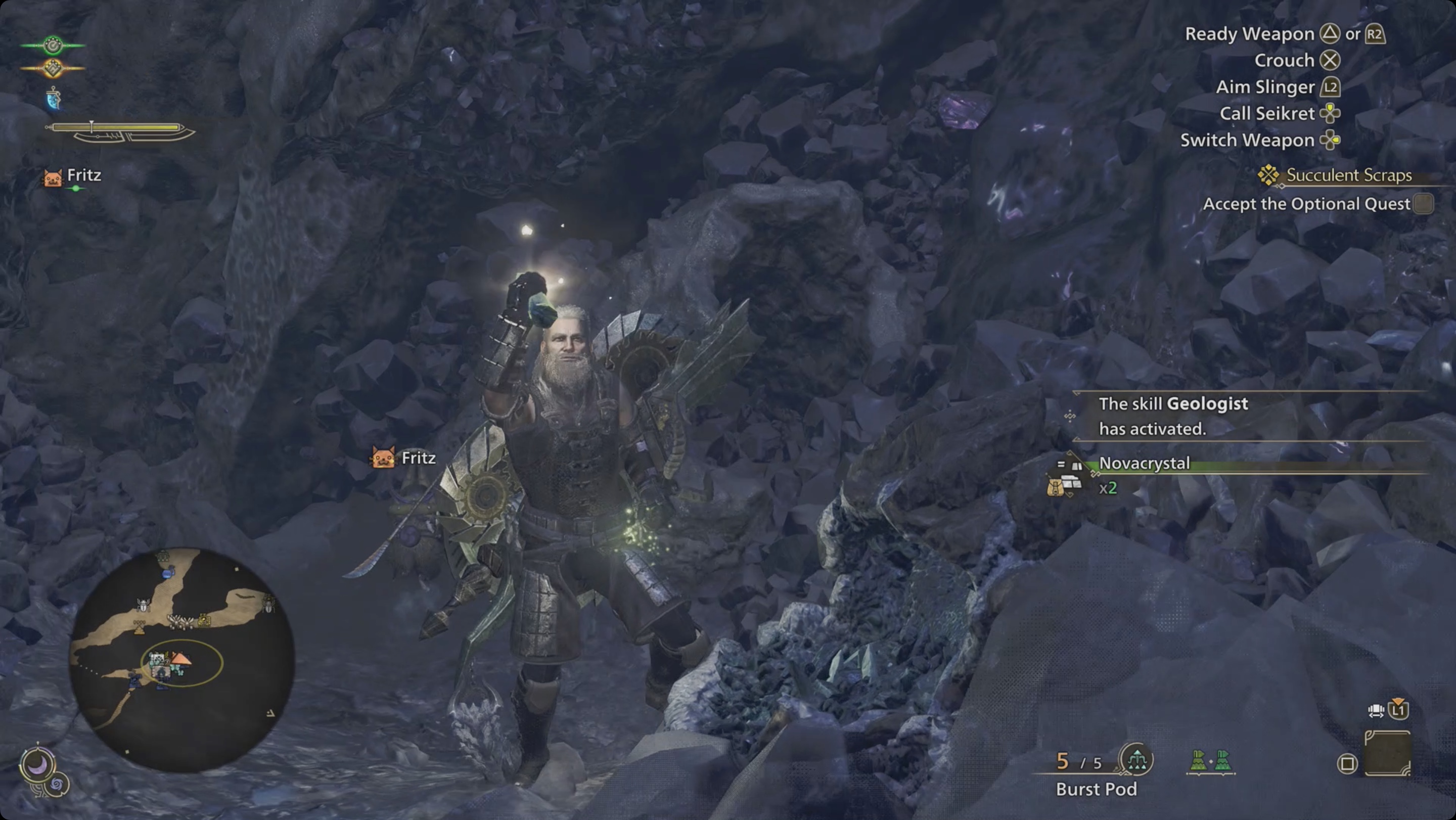The height and width of the screenshot is (820, 1456).
Task: Click the Geologist skill activation notice
Action: (x=1173, y=416)
